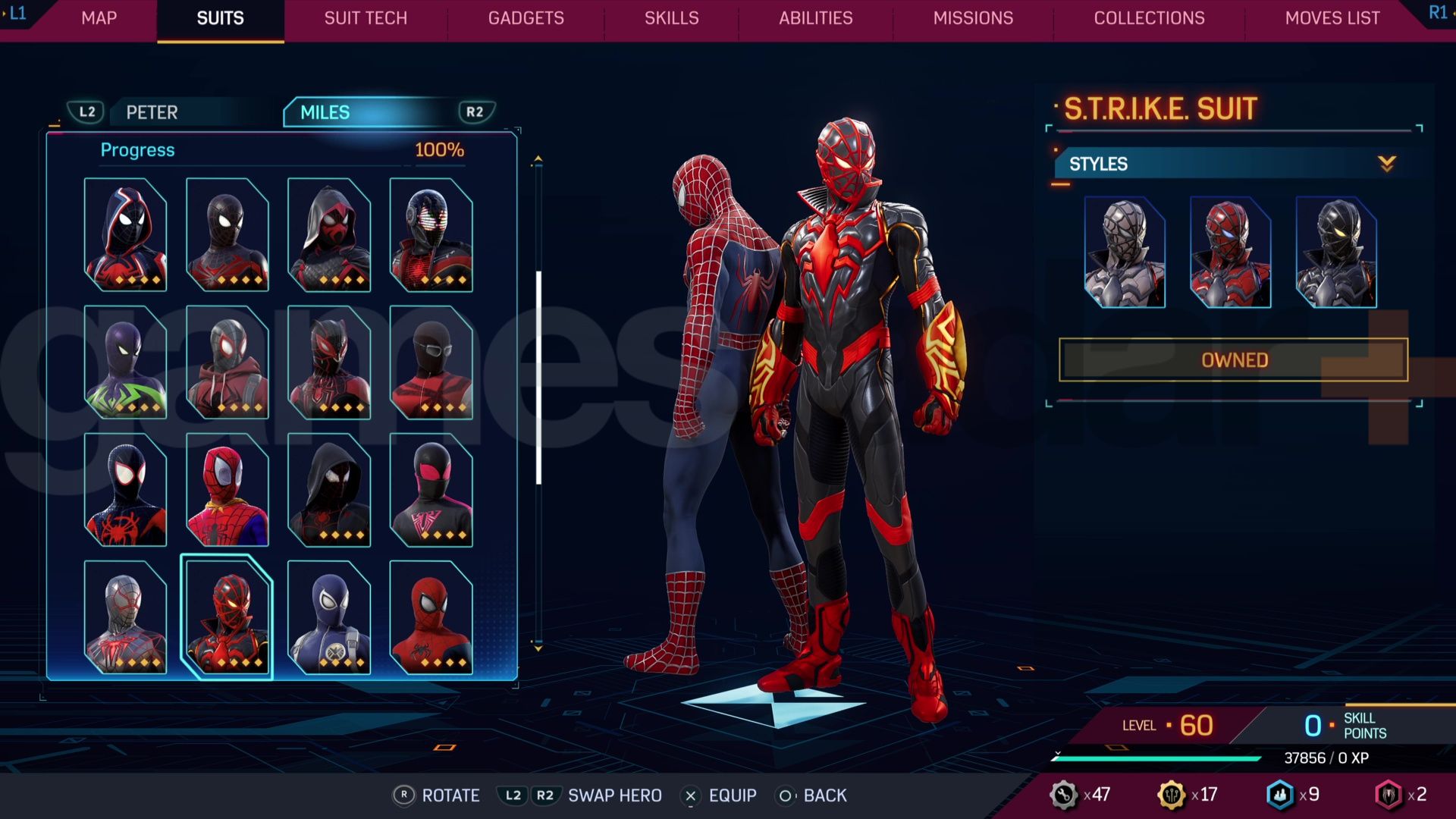Choose the red and blue suit style
This screenshot has height=819, width=1456.
(1230, 253)
